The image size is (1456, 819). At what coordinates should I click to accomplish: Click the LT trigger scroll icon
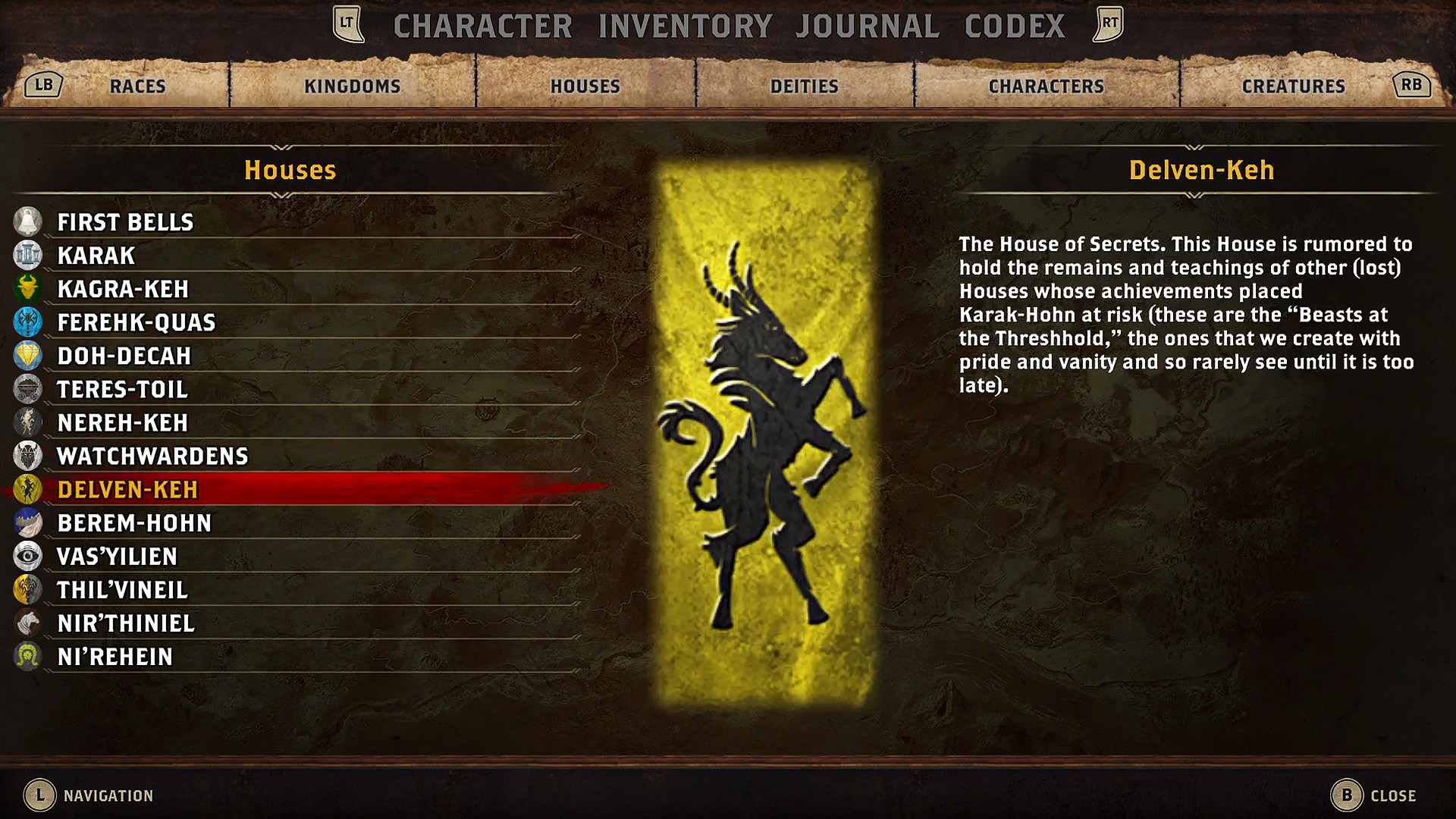(x=348, y=24)
